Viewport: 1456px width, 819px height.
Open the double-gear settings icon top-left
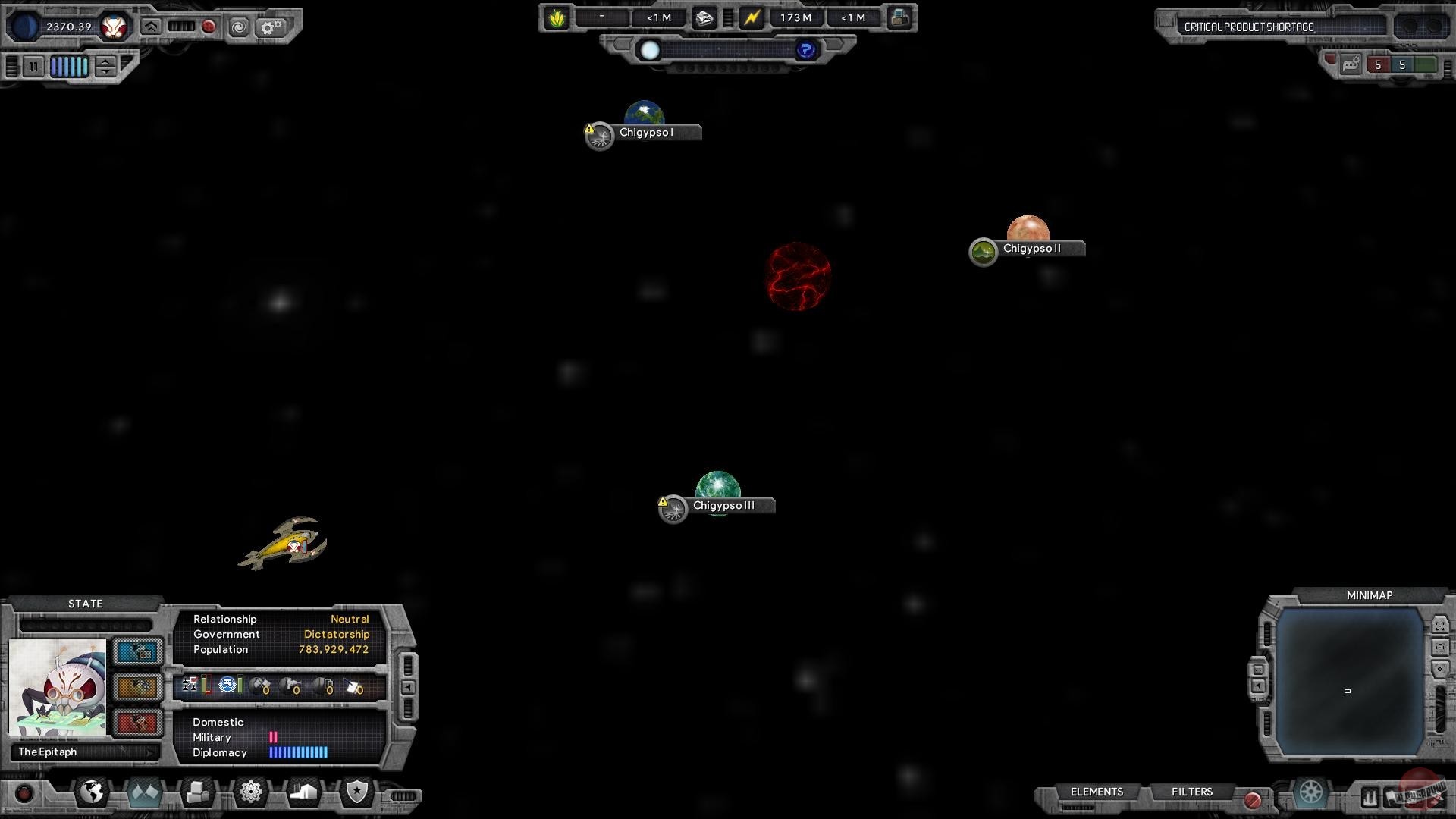[x=271, y=27]
